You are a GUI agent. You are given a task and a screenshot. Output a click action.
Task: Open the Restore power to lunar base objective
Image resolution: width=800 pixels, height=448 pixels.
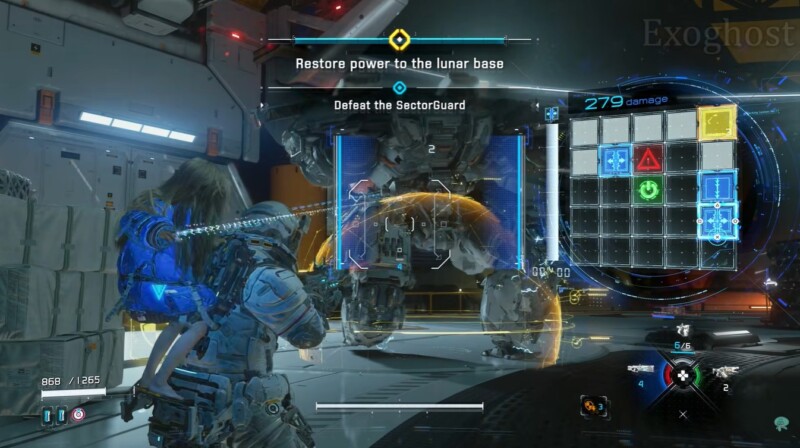pyautogui.click(x=398, y=63)
